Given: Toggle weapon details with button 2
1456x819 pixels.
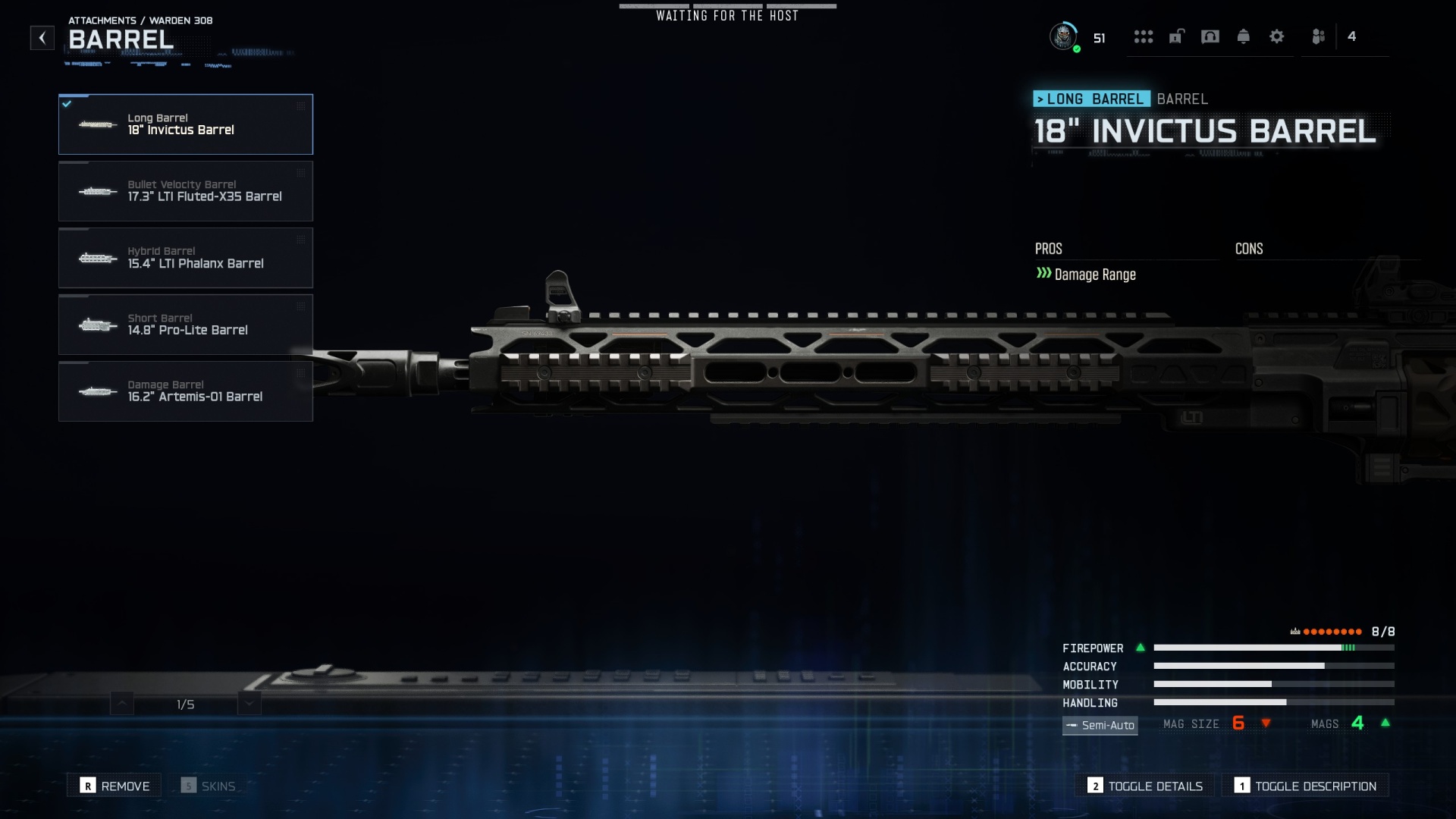Looking at the screenshot, I should [1144, 786].
